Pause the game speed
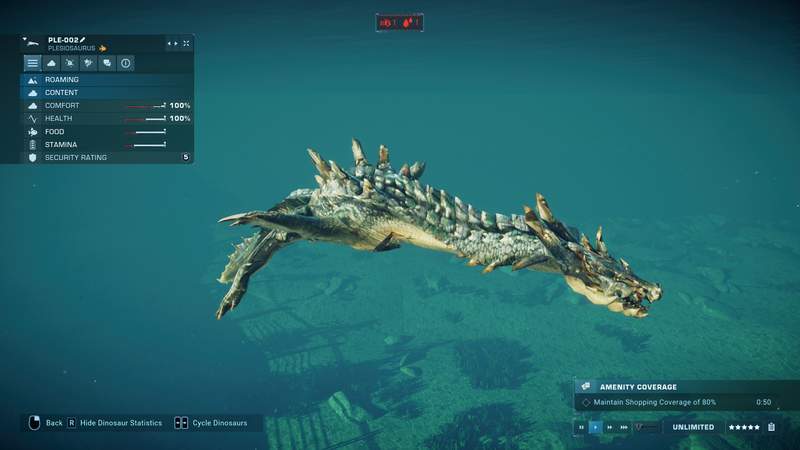800x450 pixels. (x=582, y=427)
